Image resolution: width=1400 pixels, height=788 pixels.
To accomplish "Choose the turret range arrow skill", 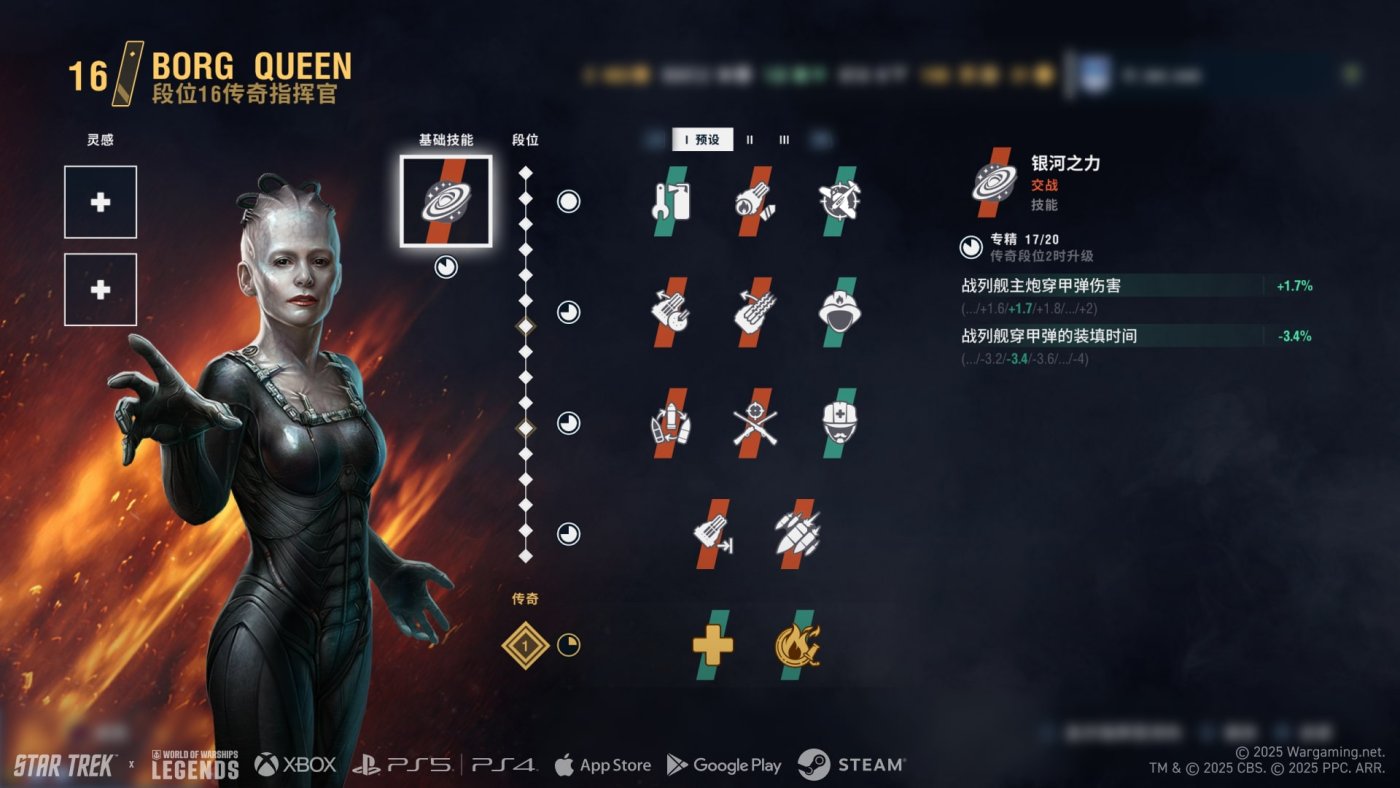I will [x=713, y=534].
